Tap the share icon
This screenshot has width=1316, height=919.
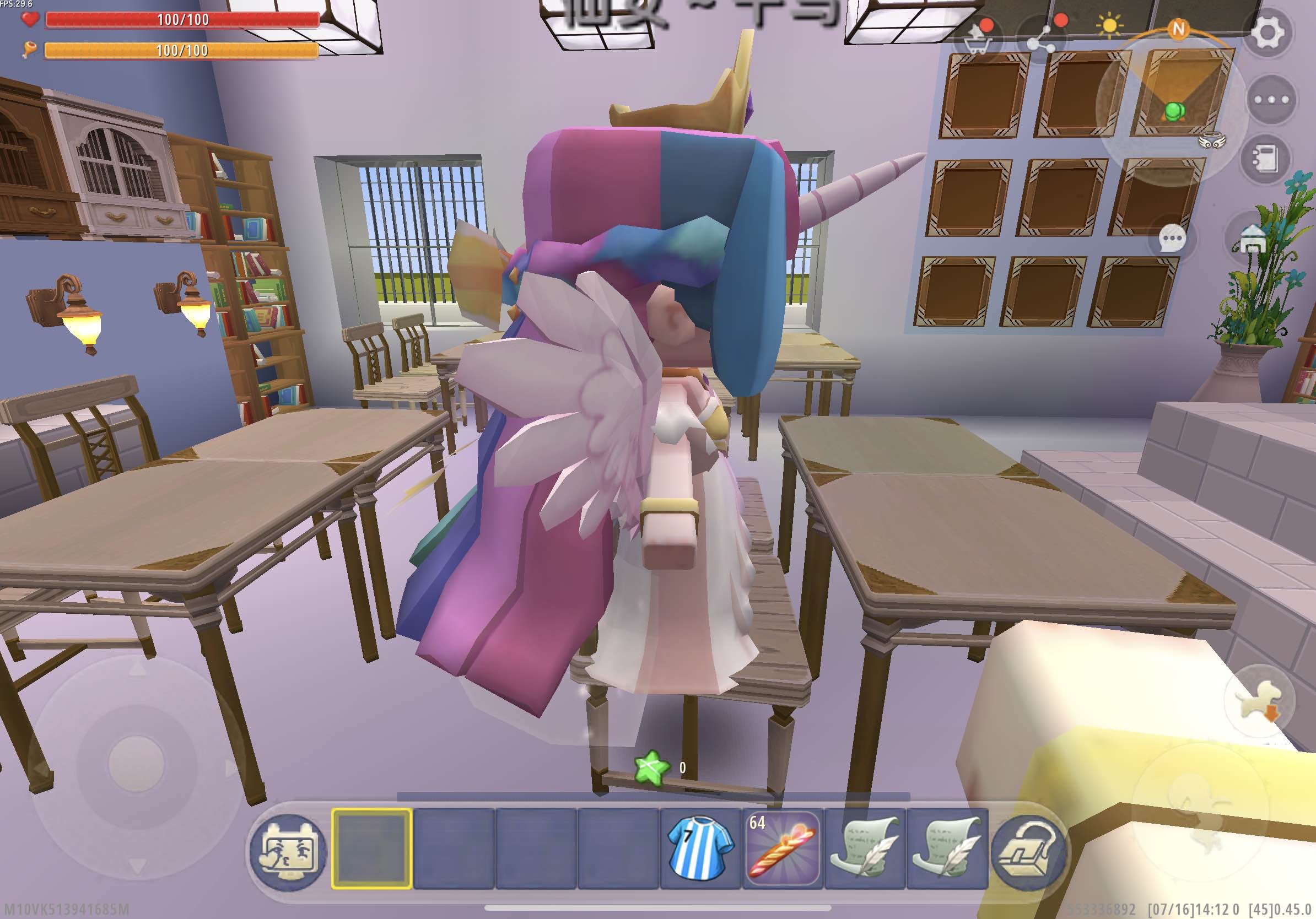1043,37
